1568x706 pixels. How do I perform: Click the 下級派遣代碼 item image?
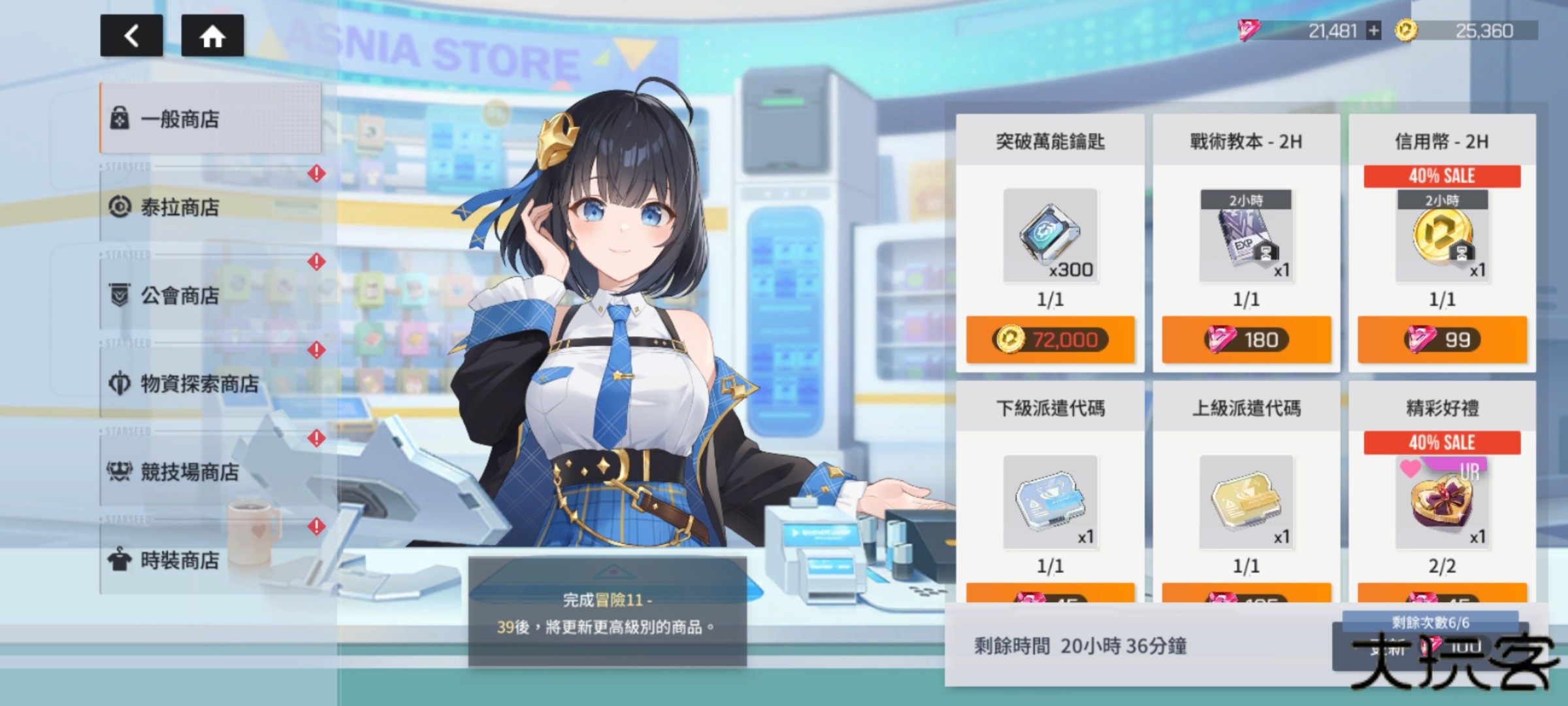pos(1051,502)
